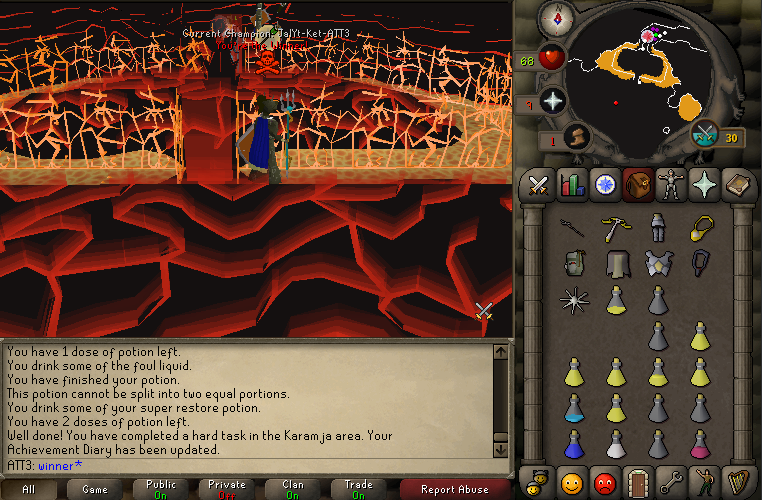Open the logout door tab
Image resolution: width=762 pixels, height=500 pixels.
click(636, 481)
